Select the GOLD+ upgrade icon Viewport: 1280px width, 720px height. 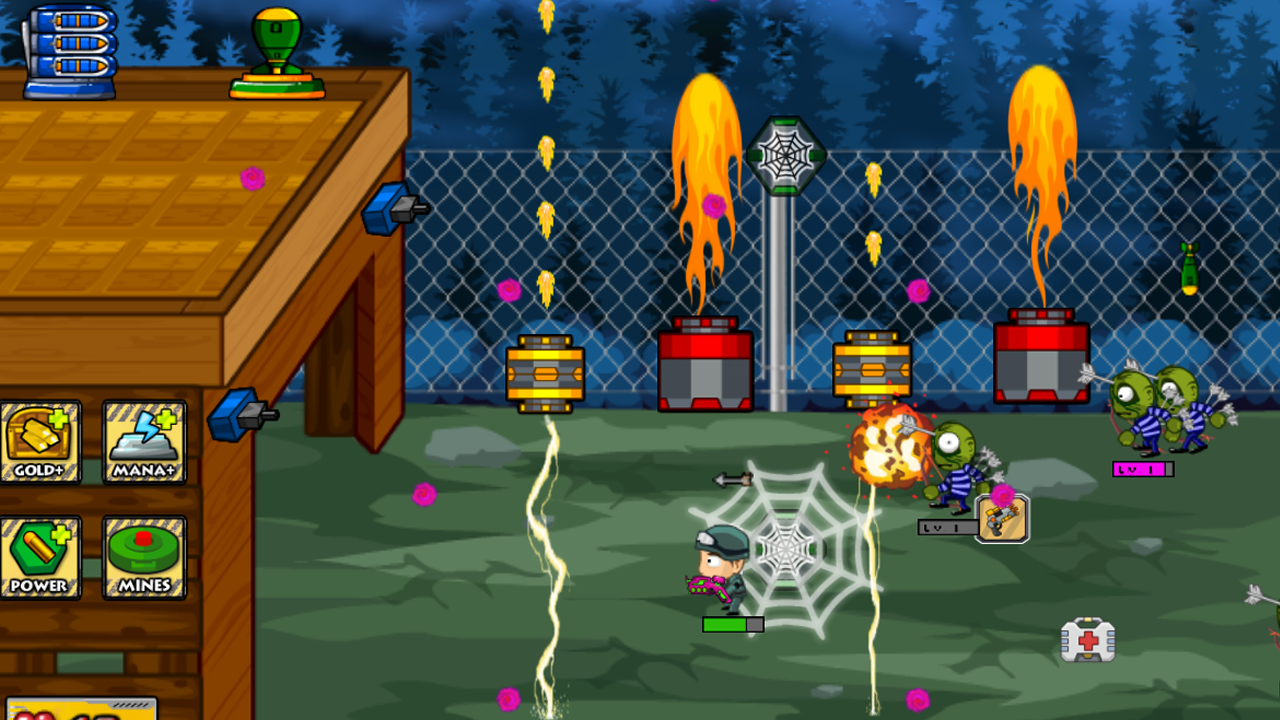(x=42, y=440)
